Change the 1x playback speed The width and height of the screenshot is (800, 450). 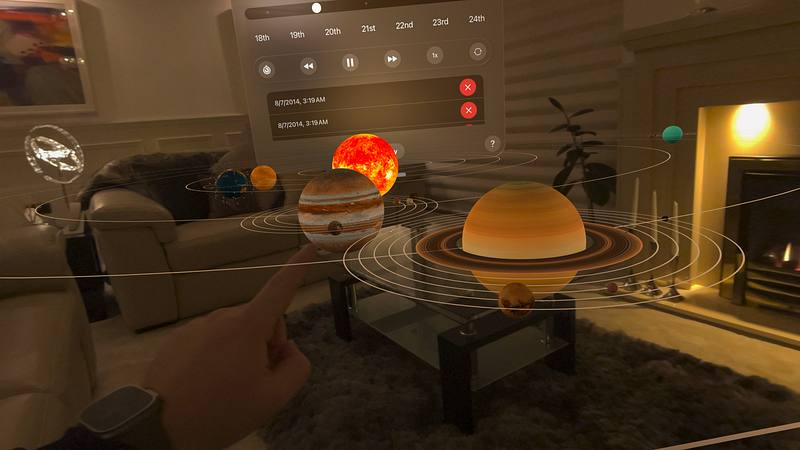coord(435,55)
